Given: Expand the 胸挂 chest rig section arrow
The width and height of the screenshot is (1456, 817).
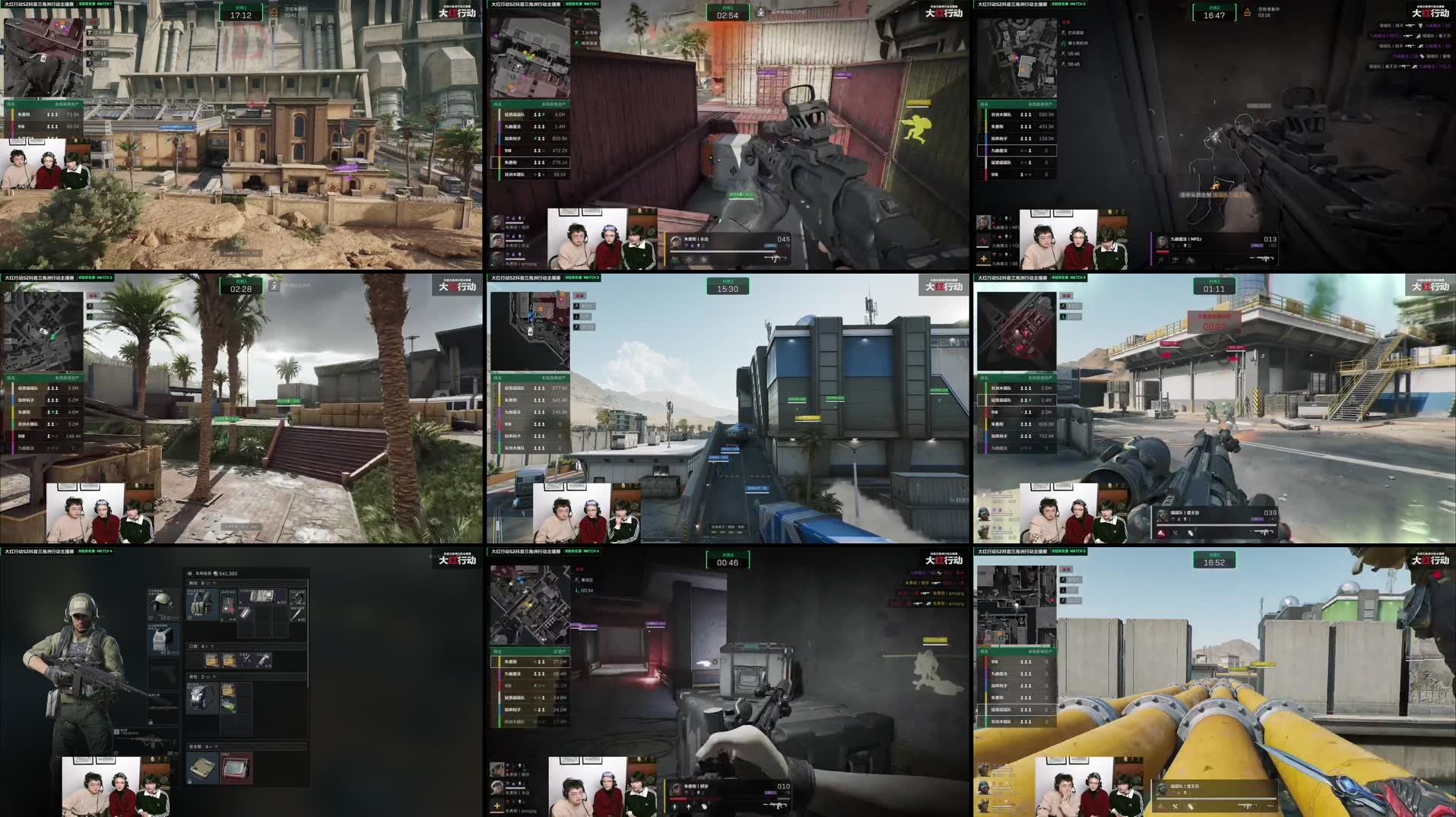Looking at the screenshot, I should (x=214, y=584).
